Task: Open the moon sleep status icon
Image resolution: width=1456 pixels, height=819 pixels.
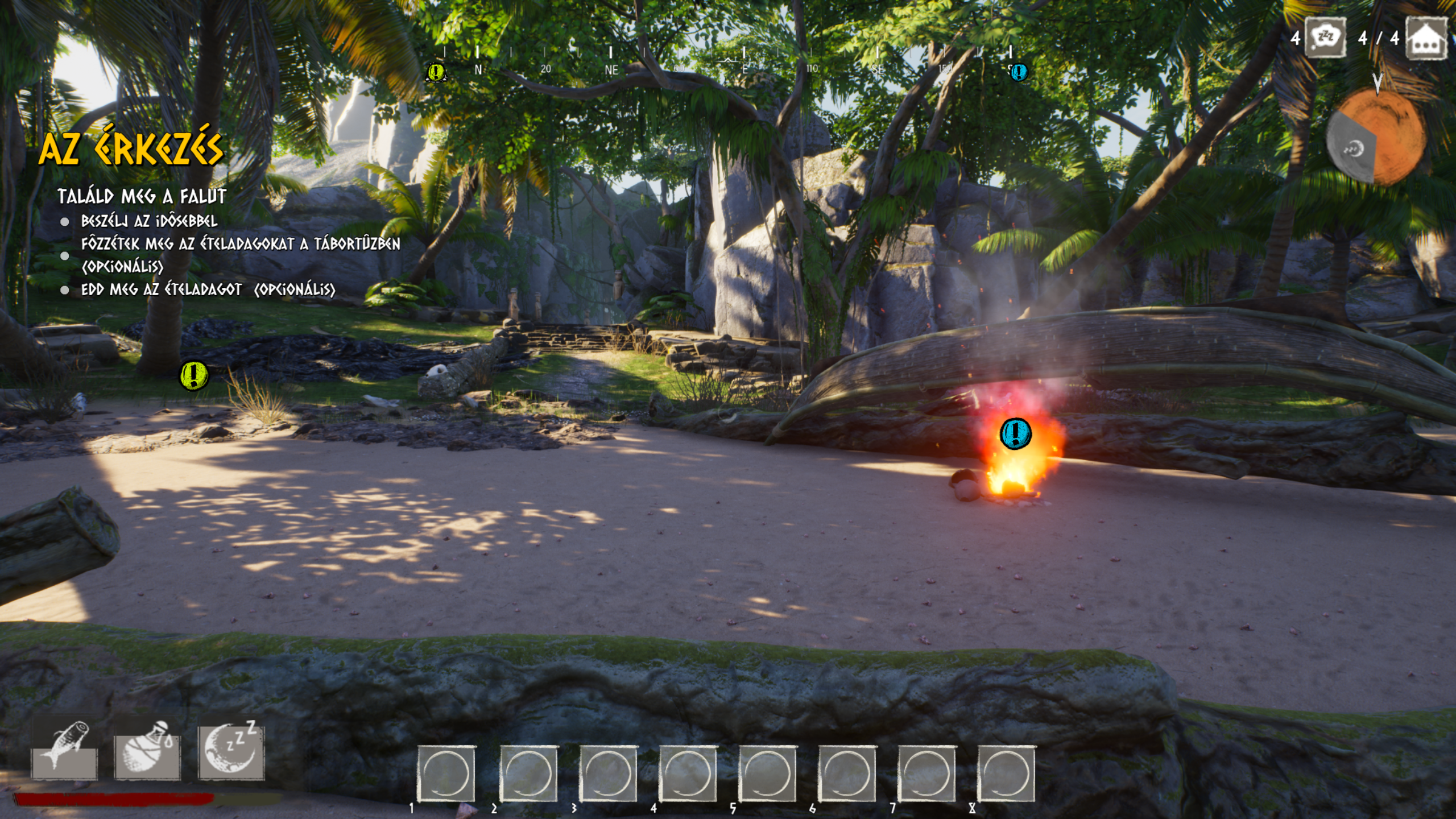Action: pos(231,747)
